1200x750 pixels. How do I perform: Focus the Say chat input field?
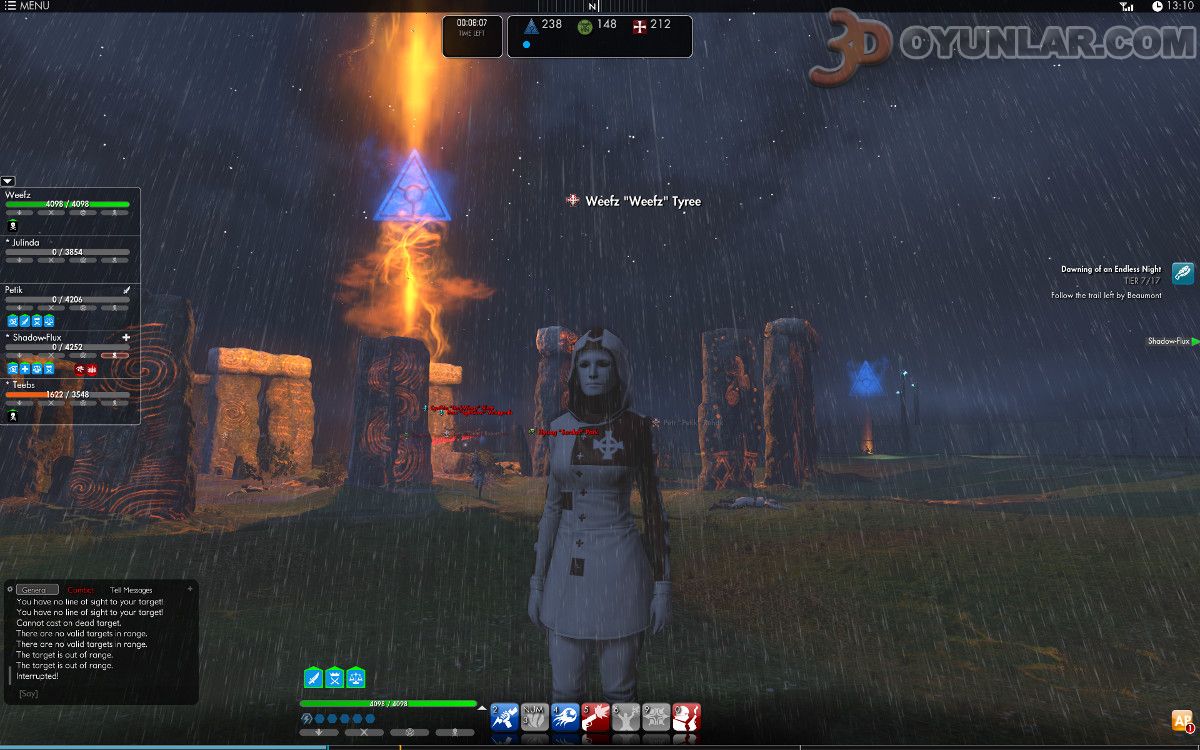[100, 693]
